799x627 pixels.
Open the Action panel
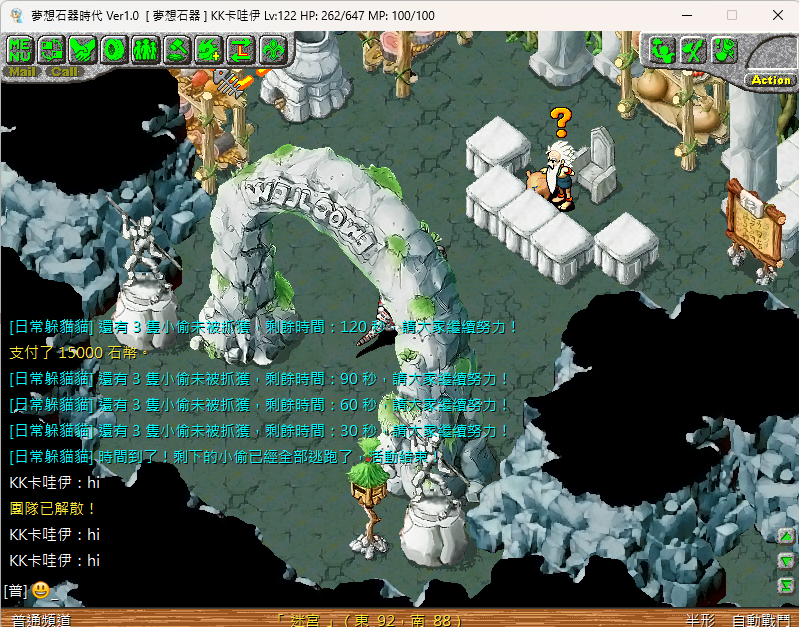[770, 80]
